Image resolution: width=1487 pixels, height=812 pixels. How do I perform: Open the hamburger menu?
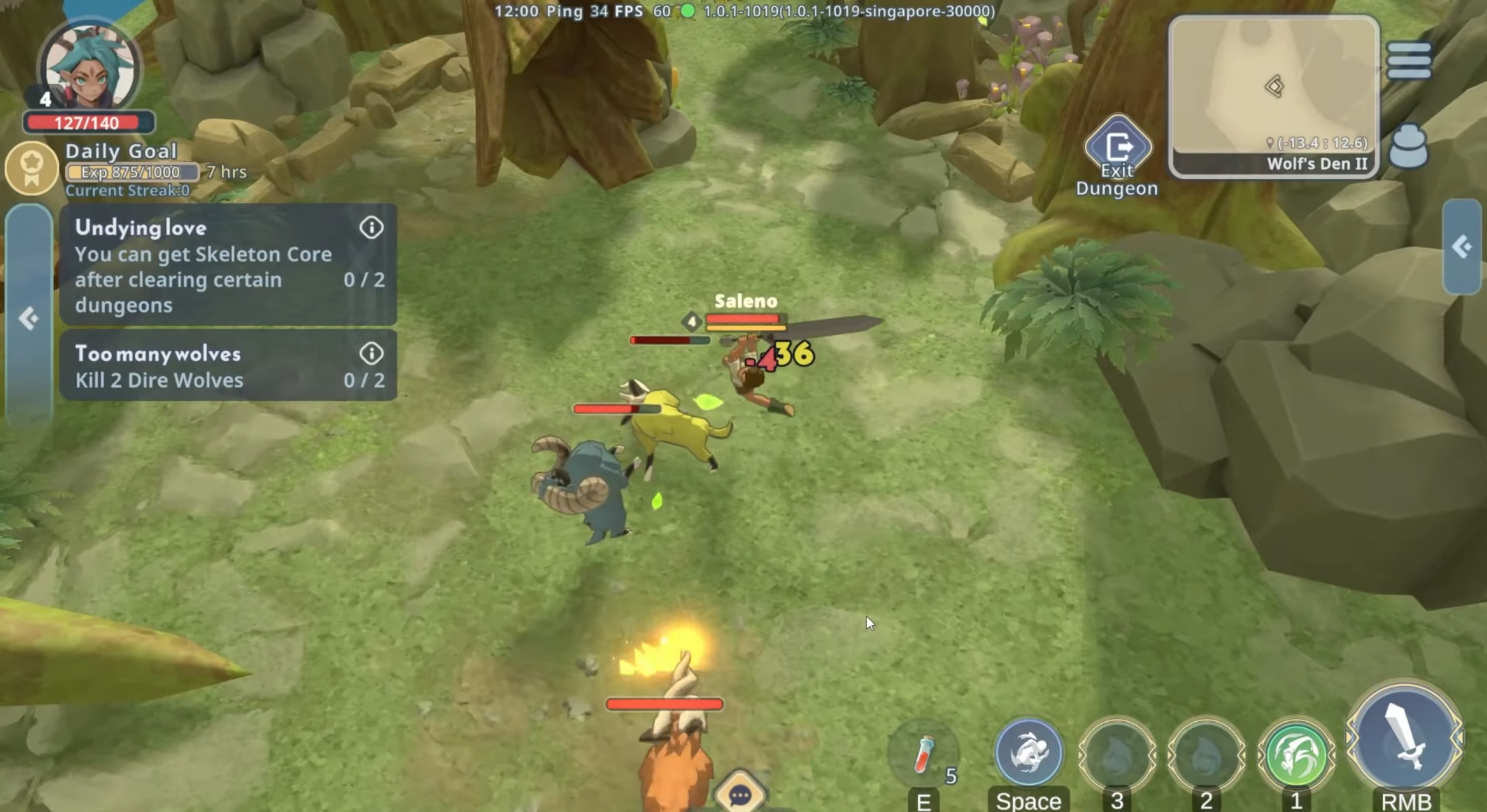click(1408, 60)
